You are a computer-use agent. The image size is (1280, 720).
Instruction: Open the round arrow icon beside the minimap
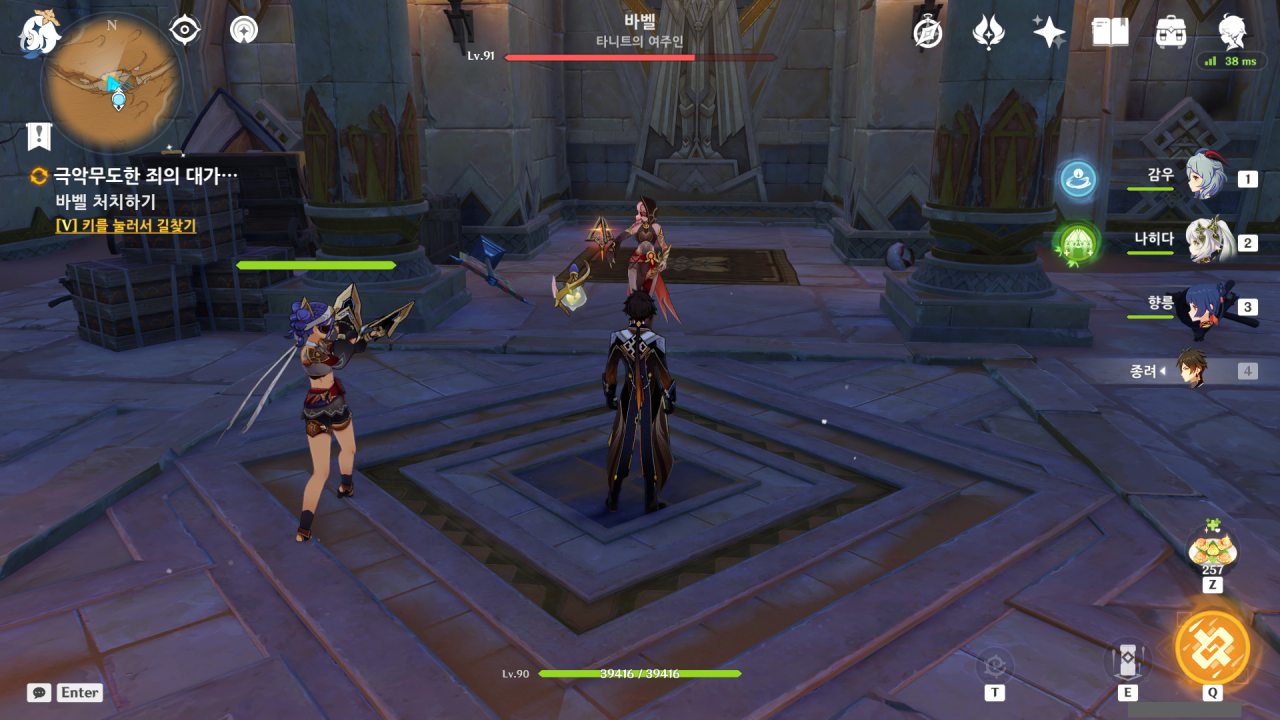point(243,30)
